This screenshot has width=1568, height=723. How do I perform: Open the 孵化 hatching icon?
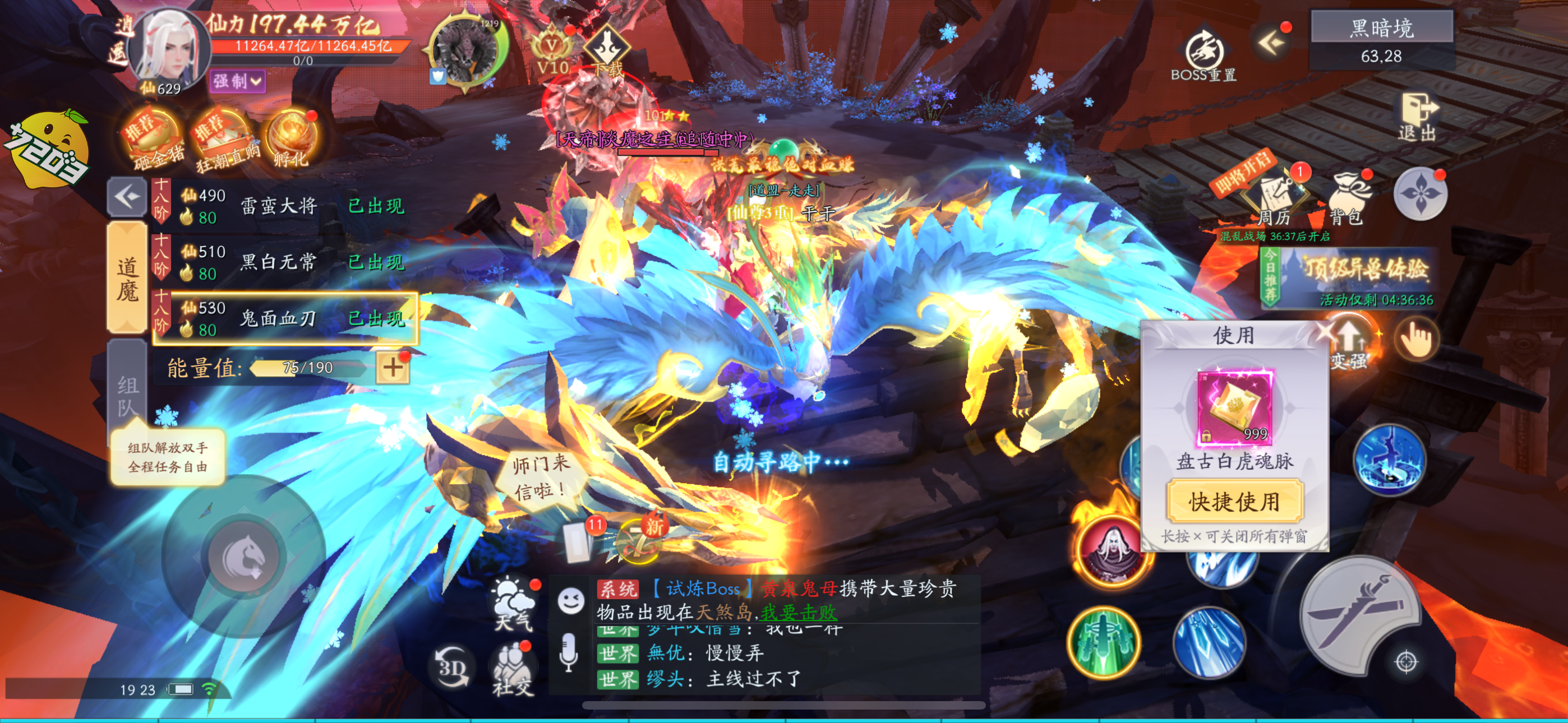pyautogui.click(x=292, y=140)
